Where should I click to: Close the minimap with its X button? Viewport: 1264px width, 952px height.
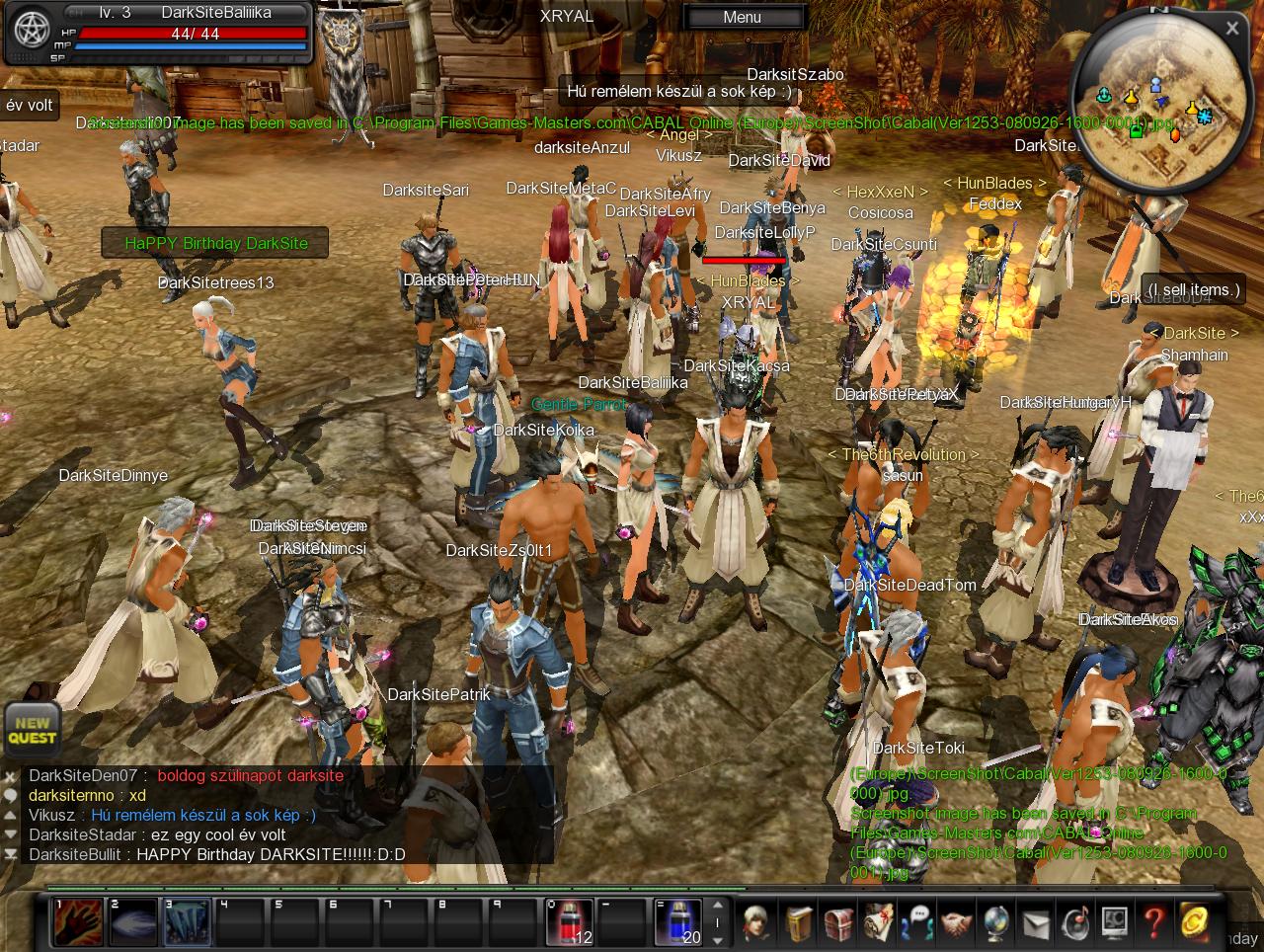coord(1232,29)
